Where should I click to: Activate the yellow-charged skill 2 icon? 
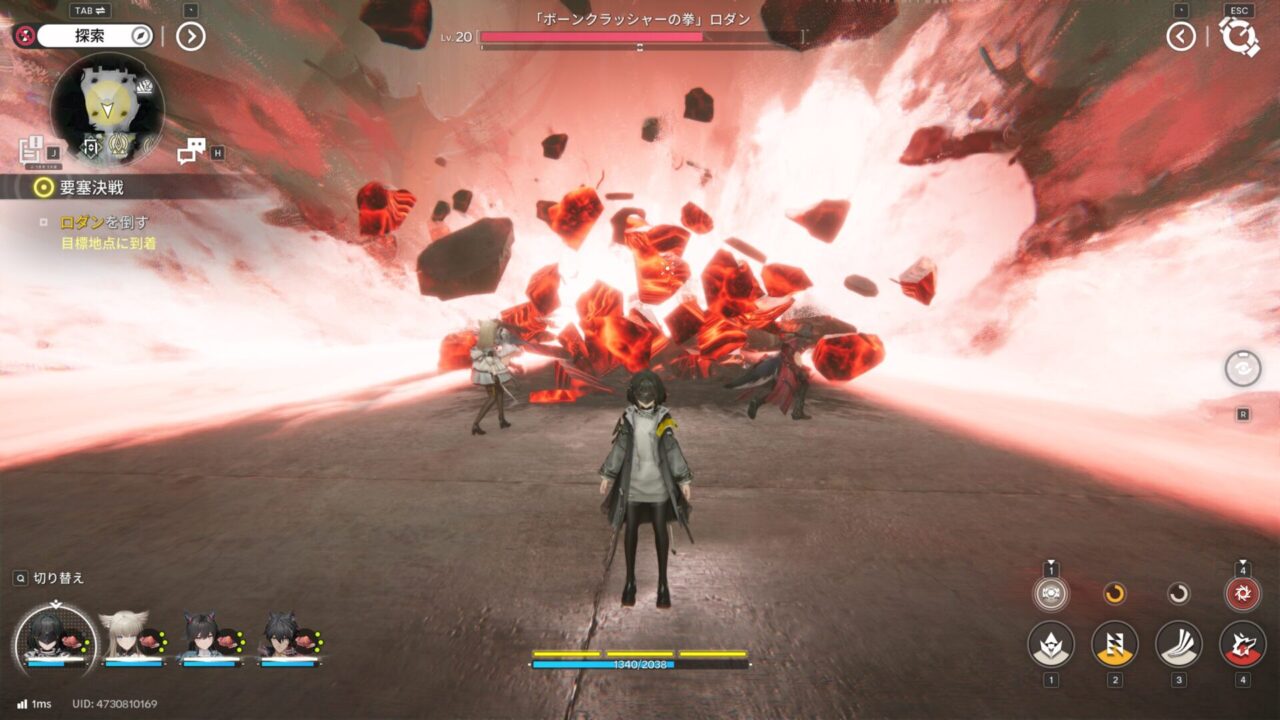(x=1115, y=644)
